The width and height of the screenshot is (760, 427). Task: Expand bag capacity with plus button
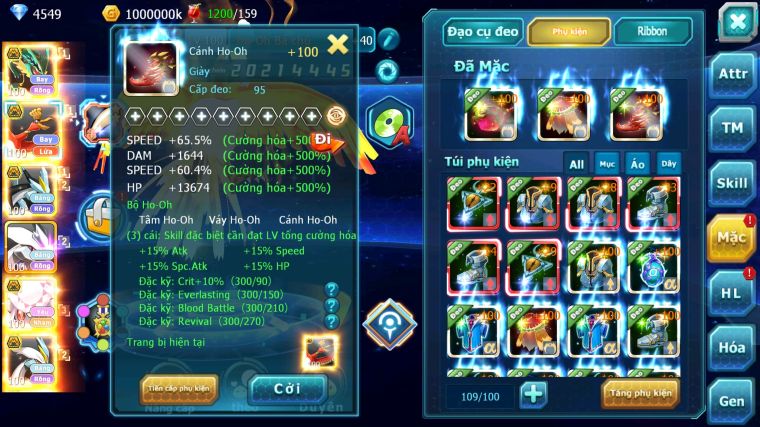(533, 393)
